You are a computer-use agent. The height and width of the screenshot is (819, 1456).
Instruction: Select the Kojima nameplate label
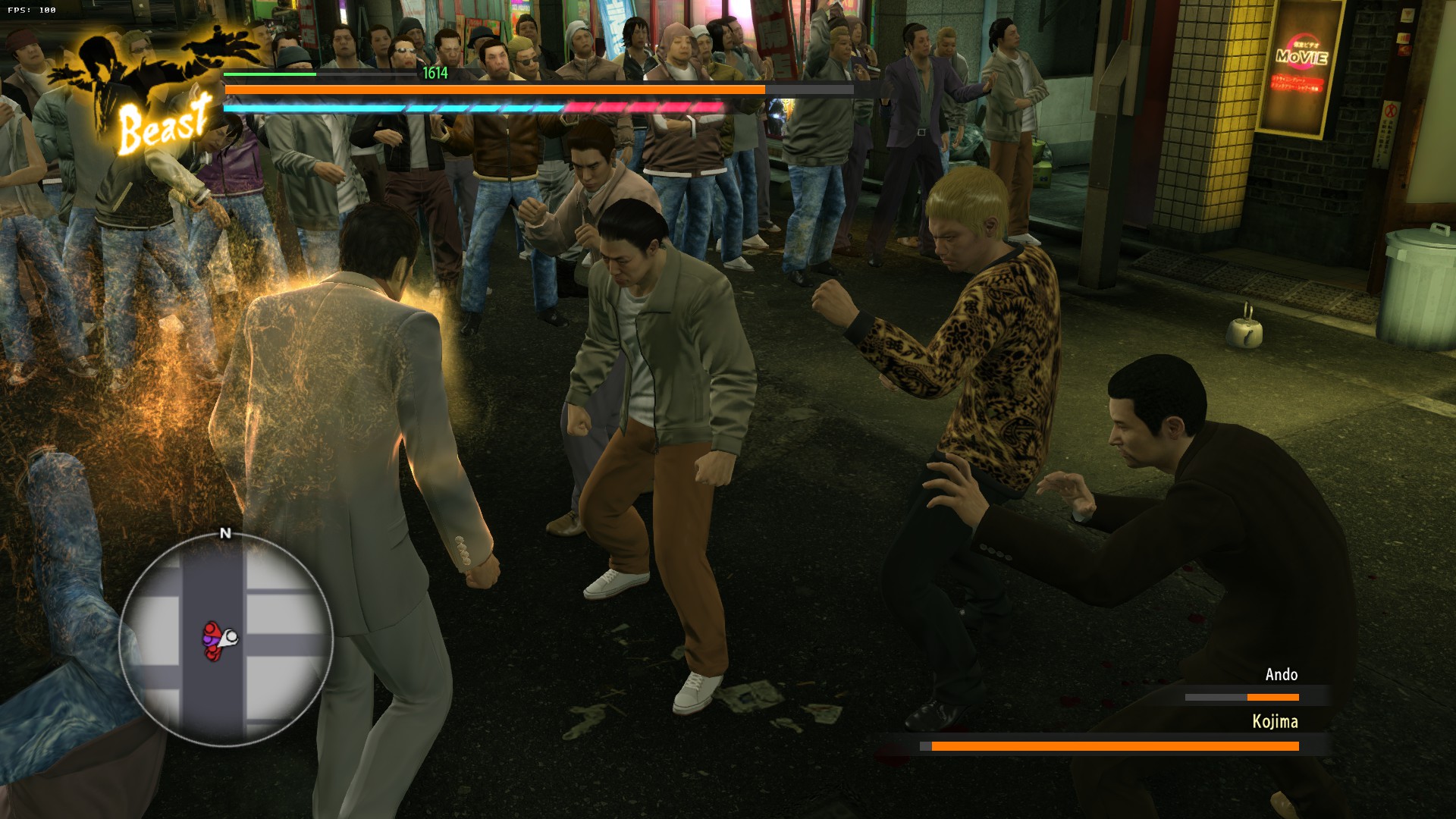click(1276, 722)
